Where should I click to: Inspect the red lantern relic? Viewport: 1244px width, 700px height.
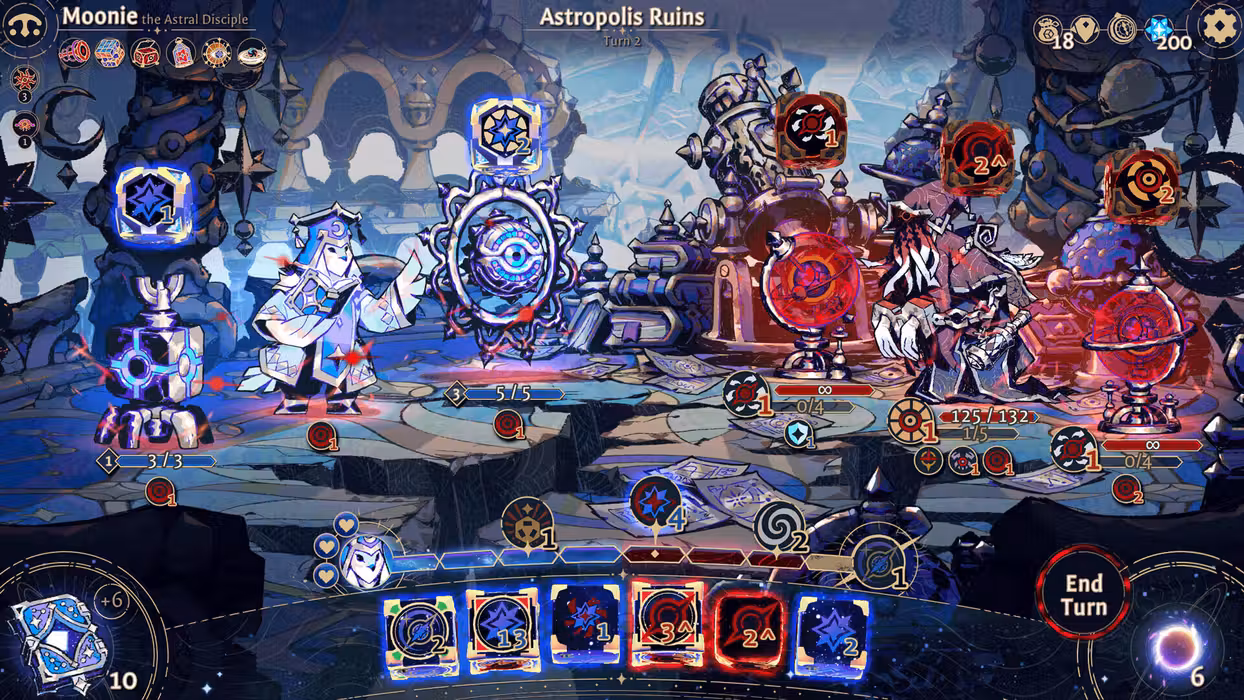[x=181, y=52]
